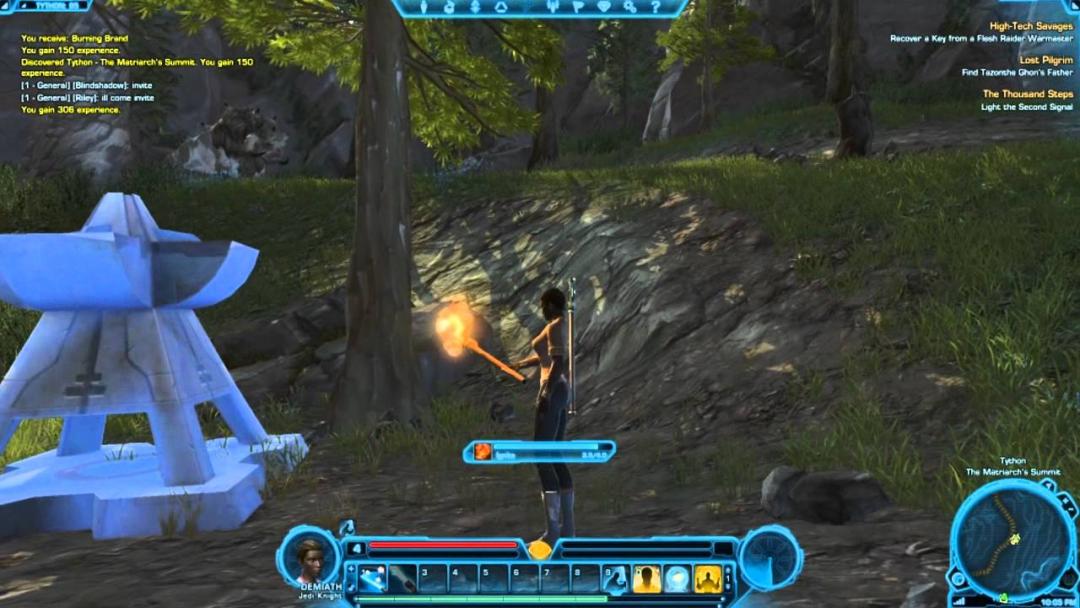
Task: Click the flag icon in the top menu
Action: [x=578, y=7]
